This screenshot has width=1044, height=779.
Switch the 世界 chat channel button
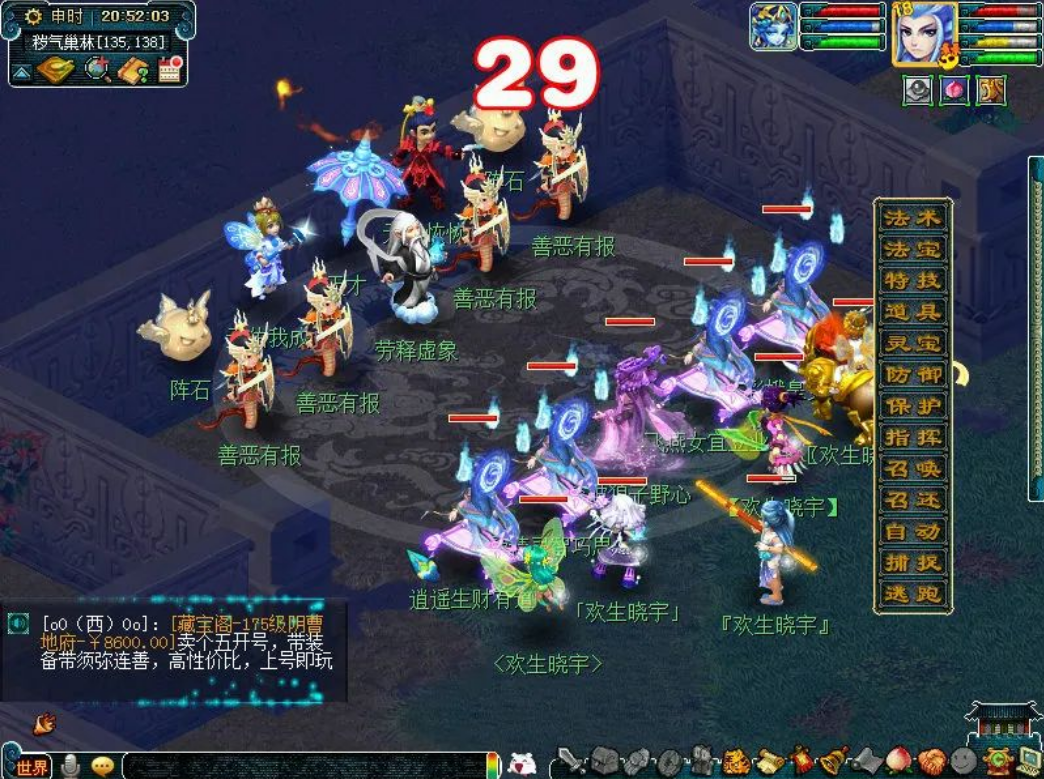[x=31, y=767]
